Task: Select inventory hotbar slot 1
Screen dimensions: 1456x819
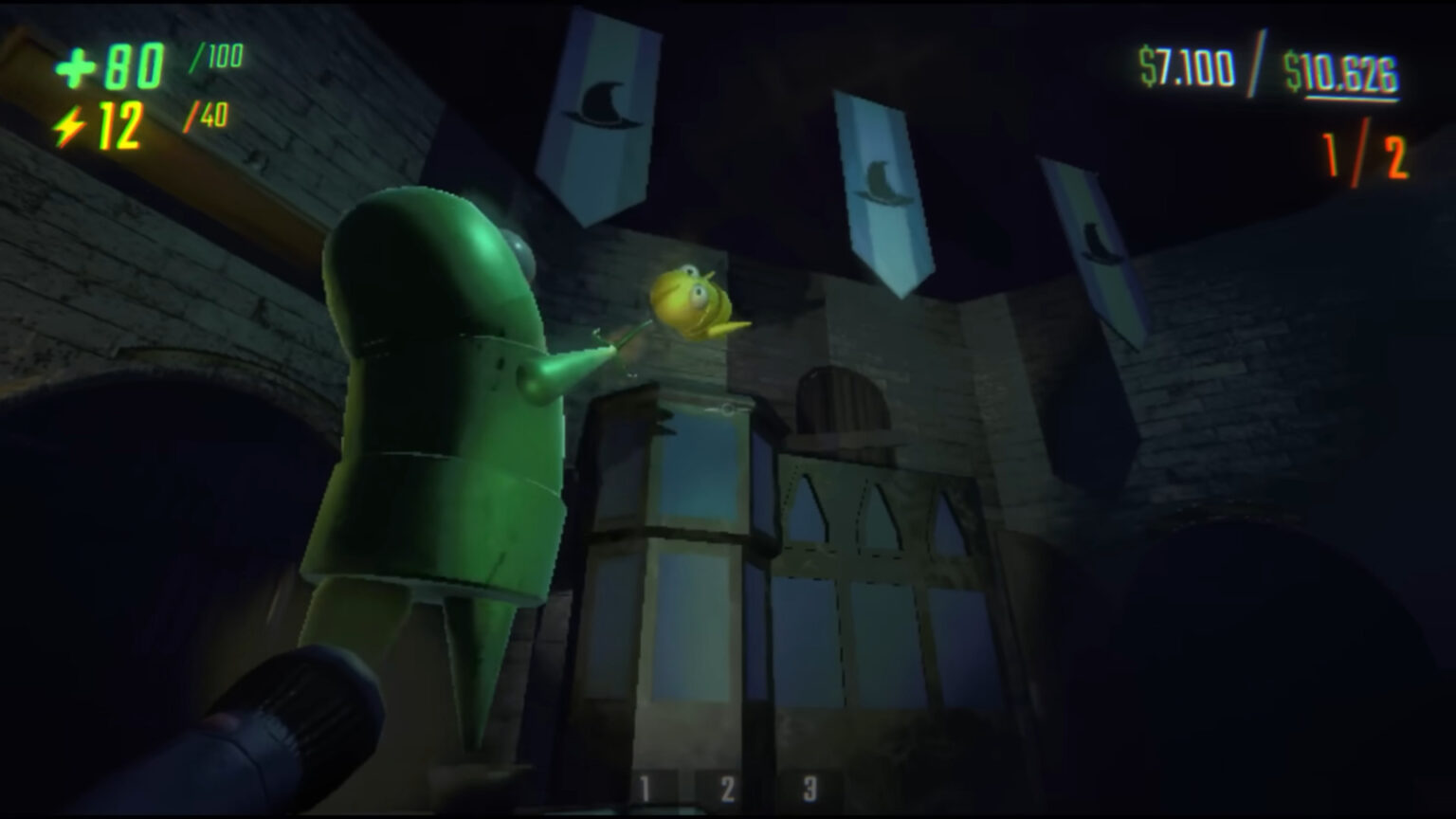Action: click(645, 785)
